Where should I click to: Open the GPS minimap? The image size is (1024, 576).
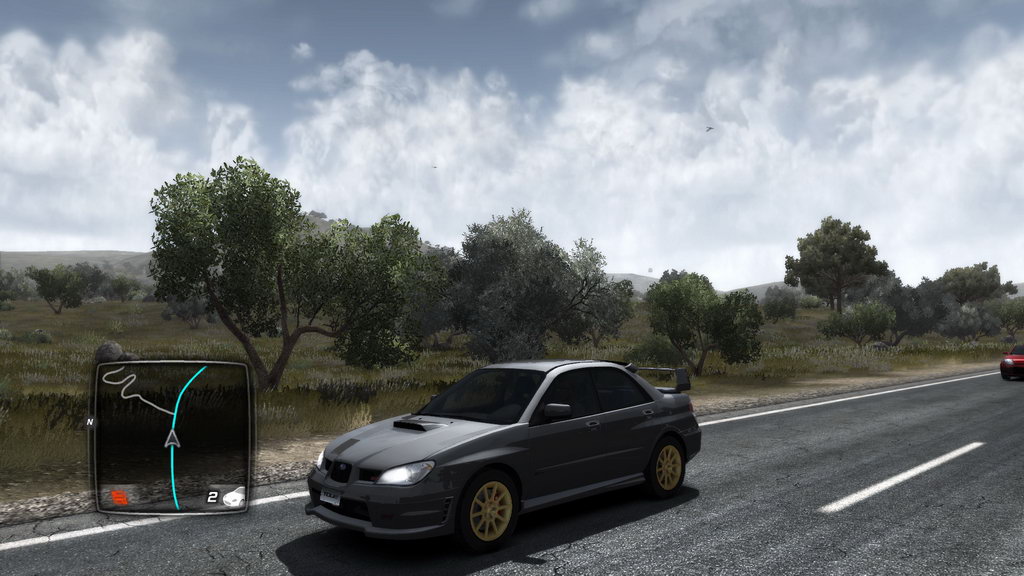tap(172, 435)
